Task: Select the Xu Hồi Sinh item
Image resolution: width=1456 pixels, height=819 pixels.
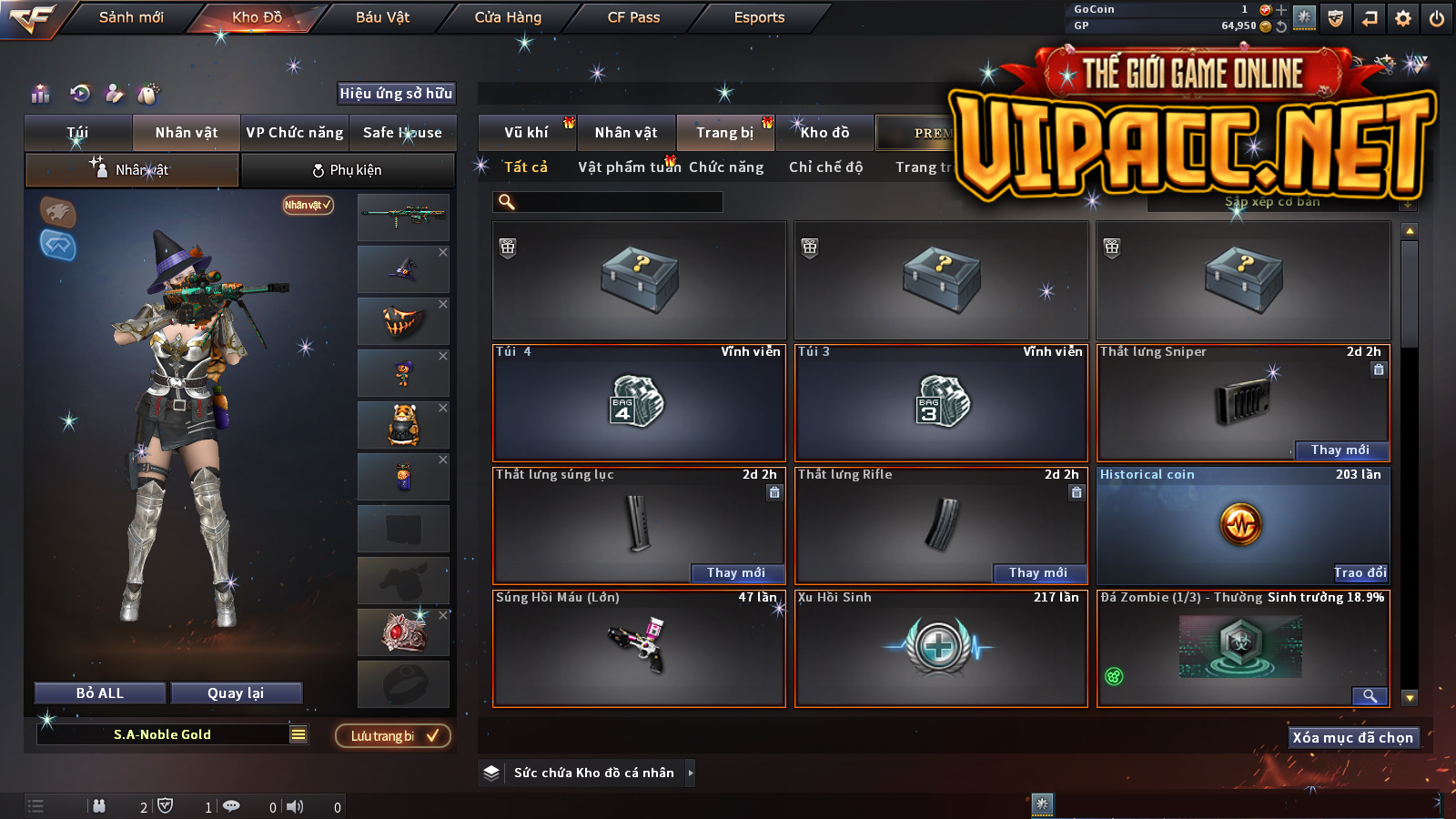Action: (x=941, y=648)
